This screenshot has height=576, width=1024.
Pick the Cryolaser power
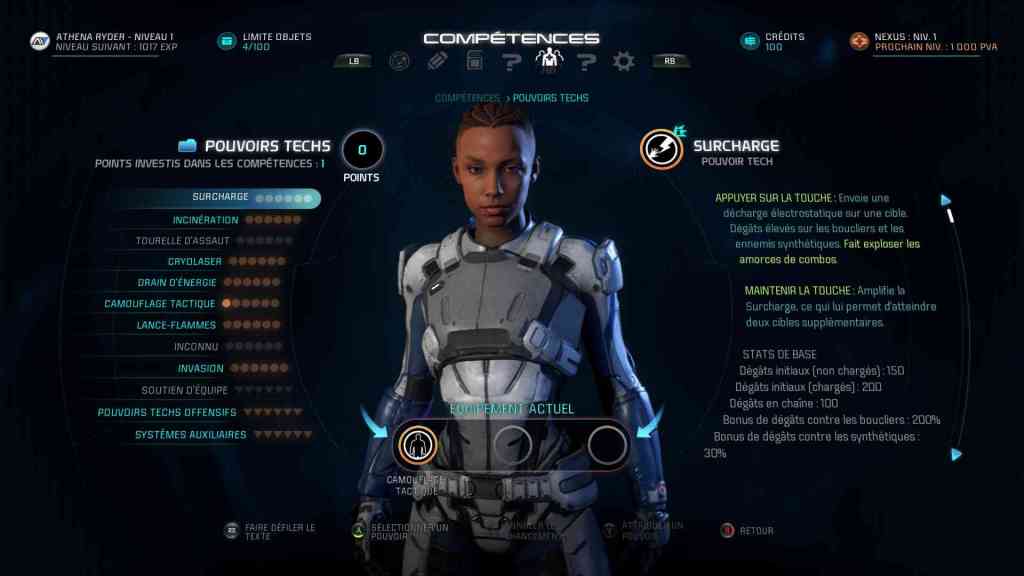(195, 262)
